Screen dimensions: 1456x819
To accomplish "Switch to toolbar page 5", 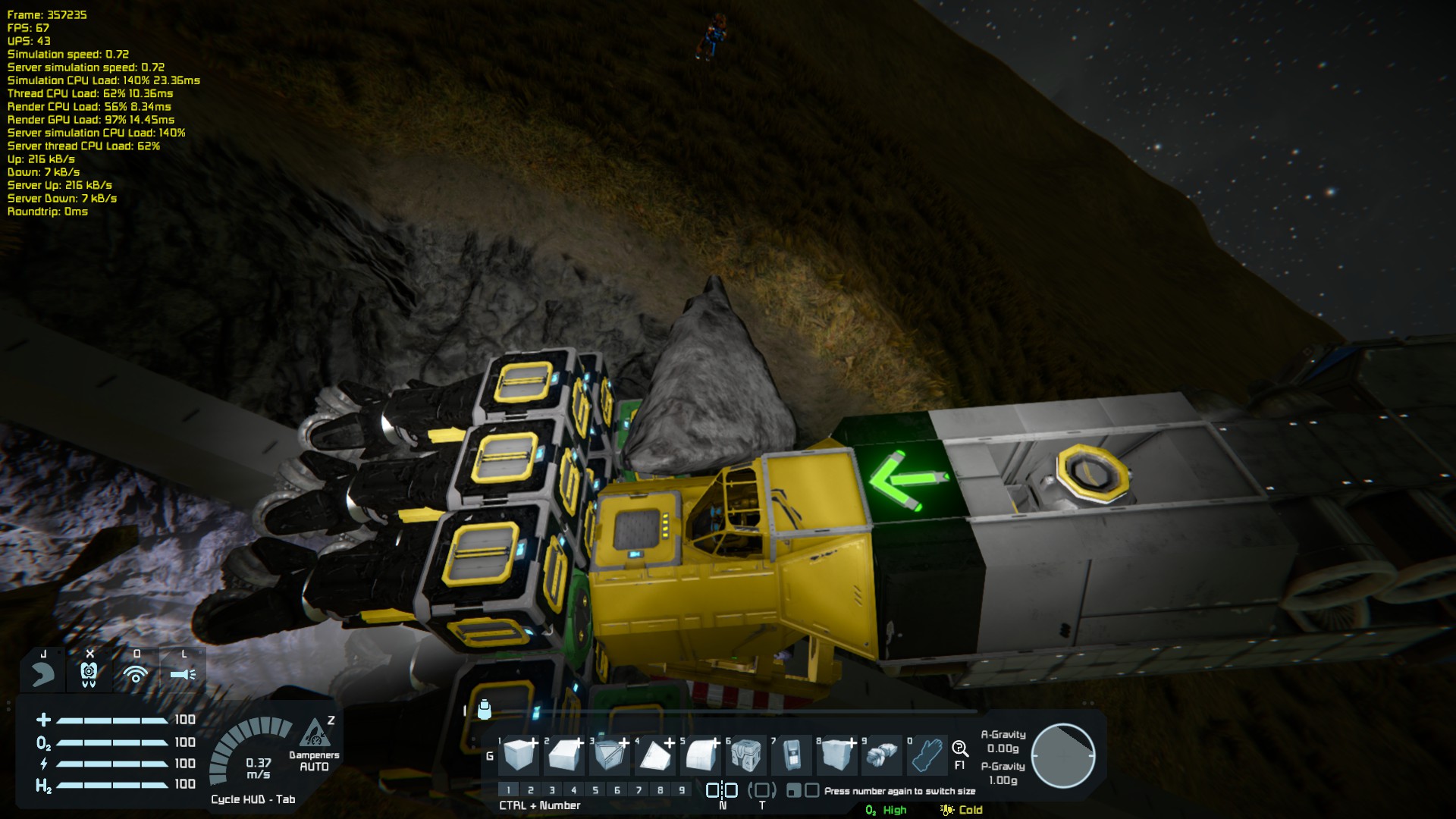I will point(595,790).
